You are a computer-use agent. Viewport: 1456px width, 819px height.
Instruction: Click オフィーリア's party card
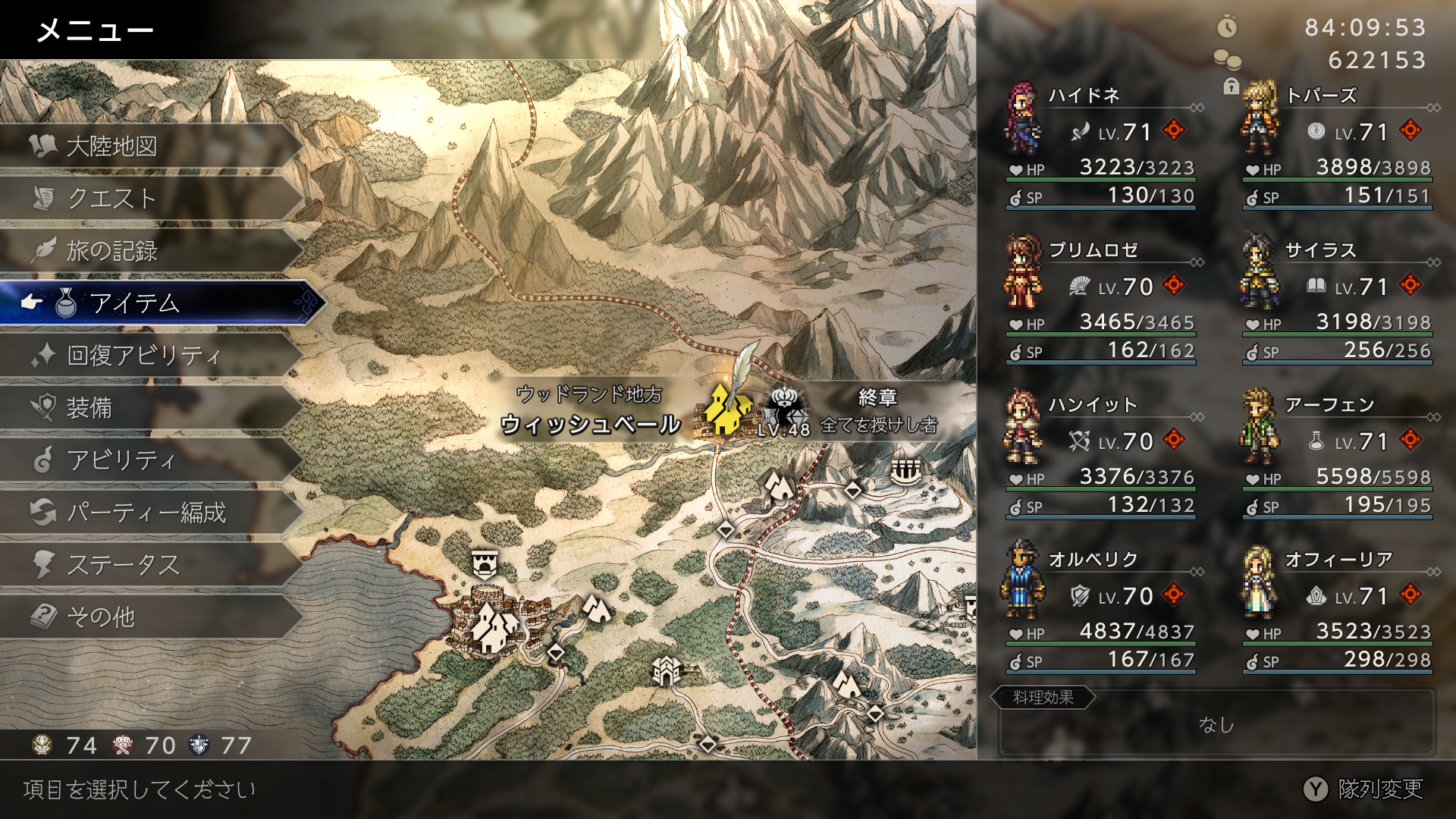click(1338, 612)
